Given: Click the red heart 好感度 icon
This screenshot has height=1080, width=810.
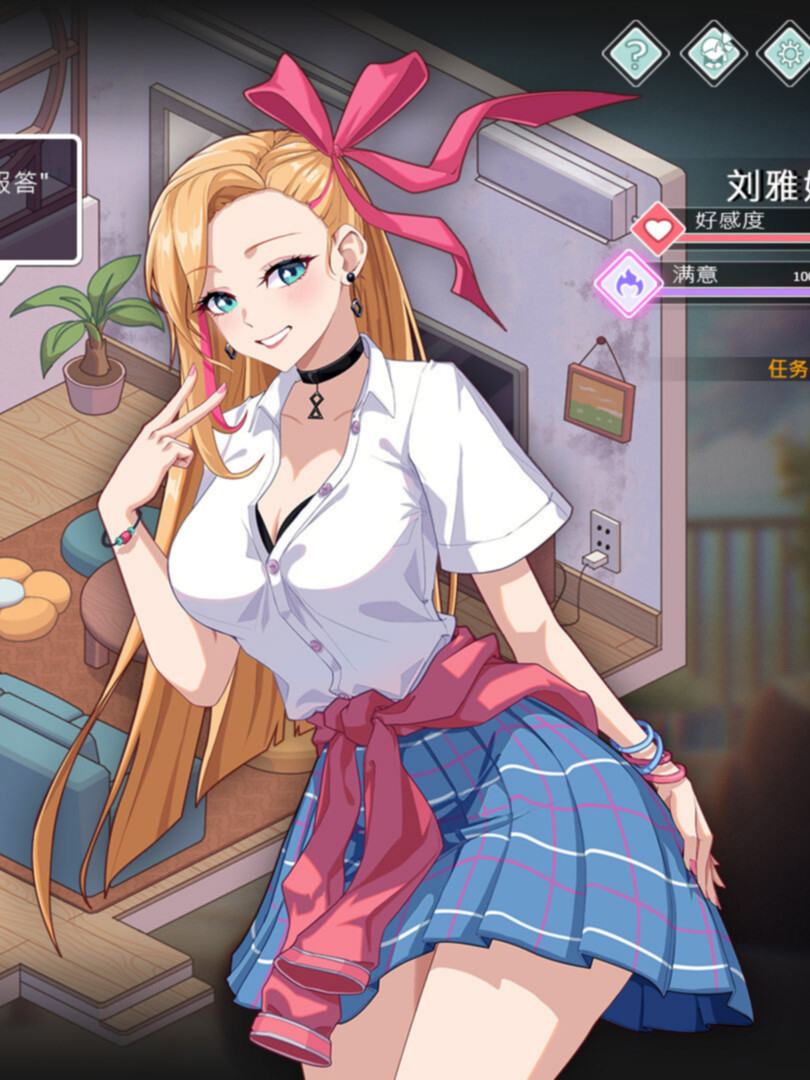Looking at the screenshot, I should click(x=658, y=230).
